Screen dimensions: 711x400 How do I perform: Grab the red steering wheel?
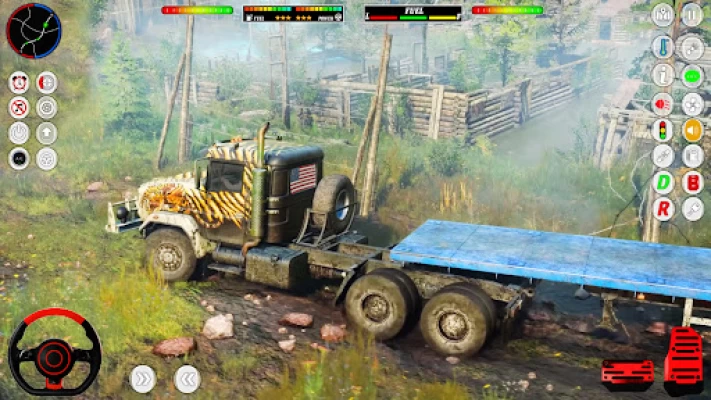coord(54,352)
